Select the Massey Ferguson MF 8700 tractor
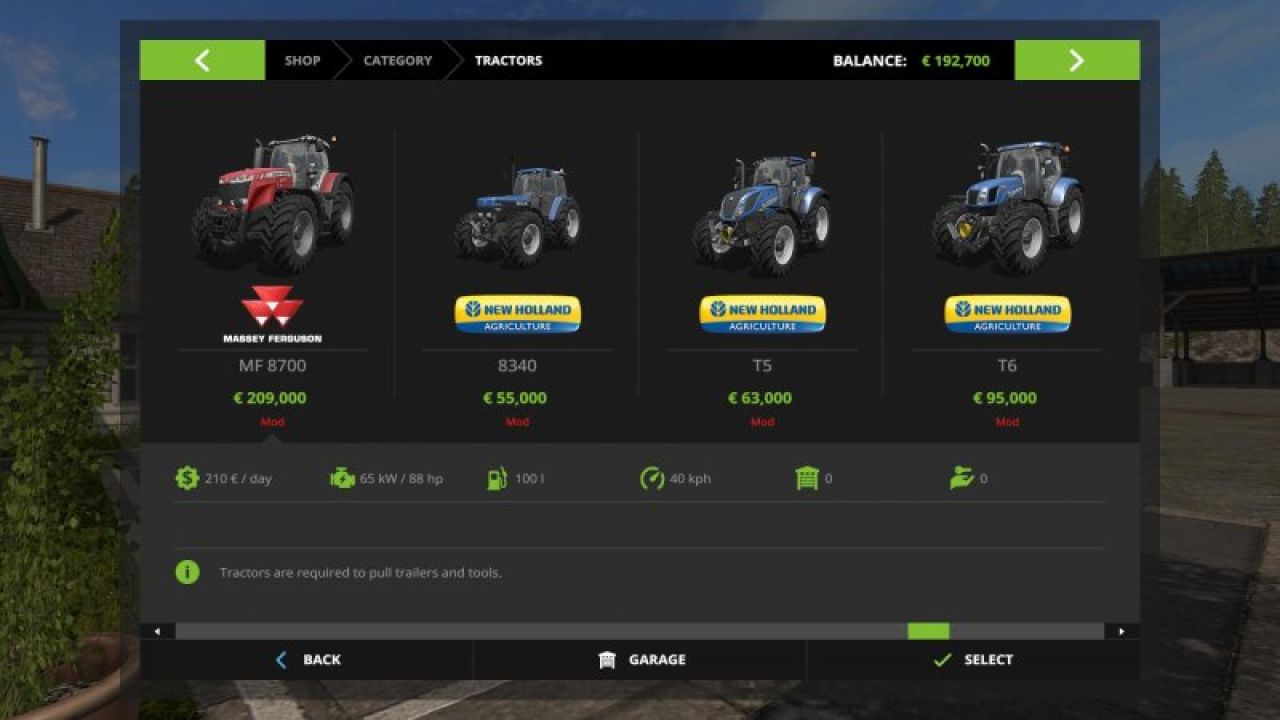The height and width of the screenshot is (720, 1280). click(272, 270)
